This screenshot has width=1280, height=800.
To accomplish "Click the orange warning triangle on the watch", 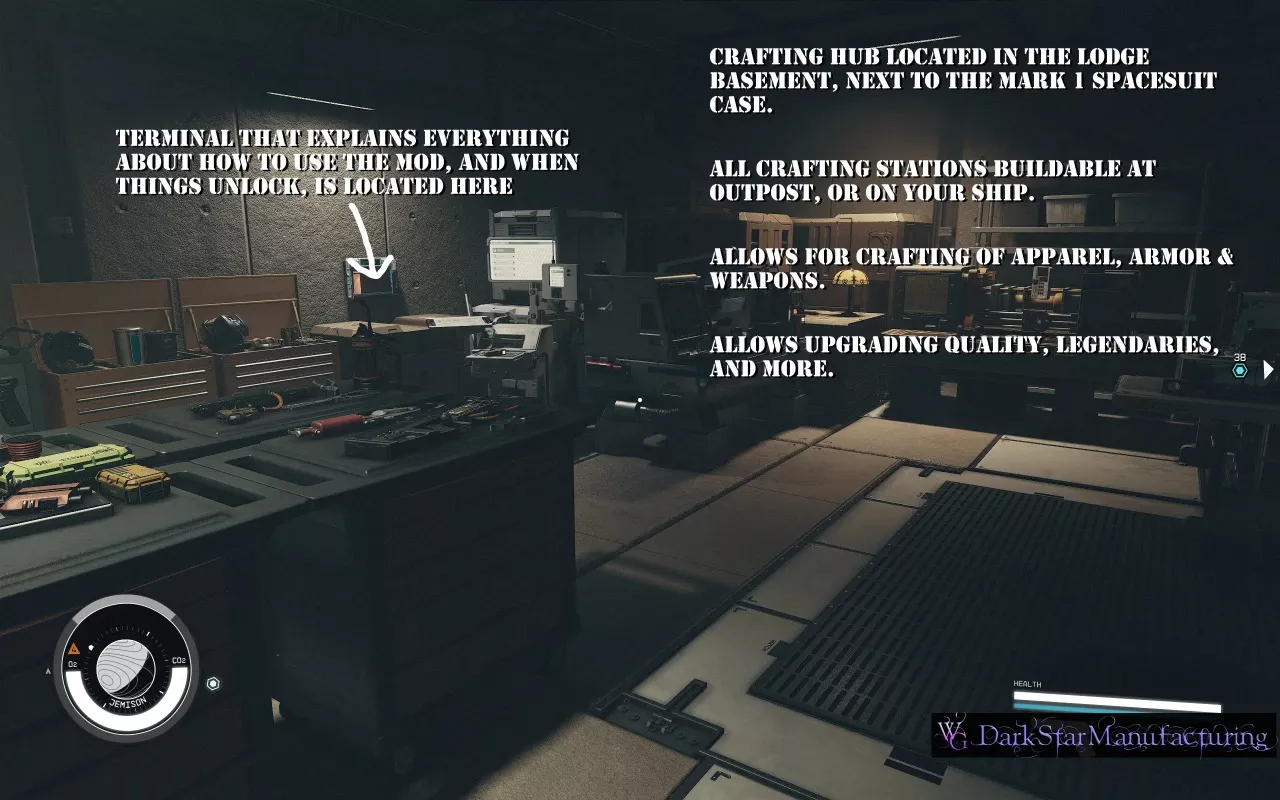I will tap(74, 647).
